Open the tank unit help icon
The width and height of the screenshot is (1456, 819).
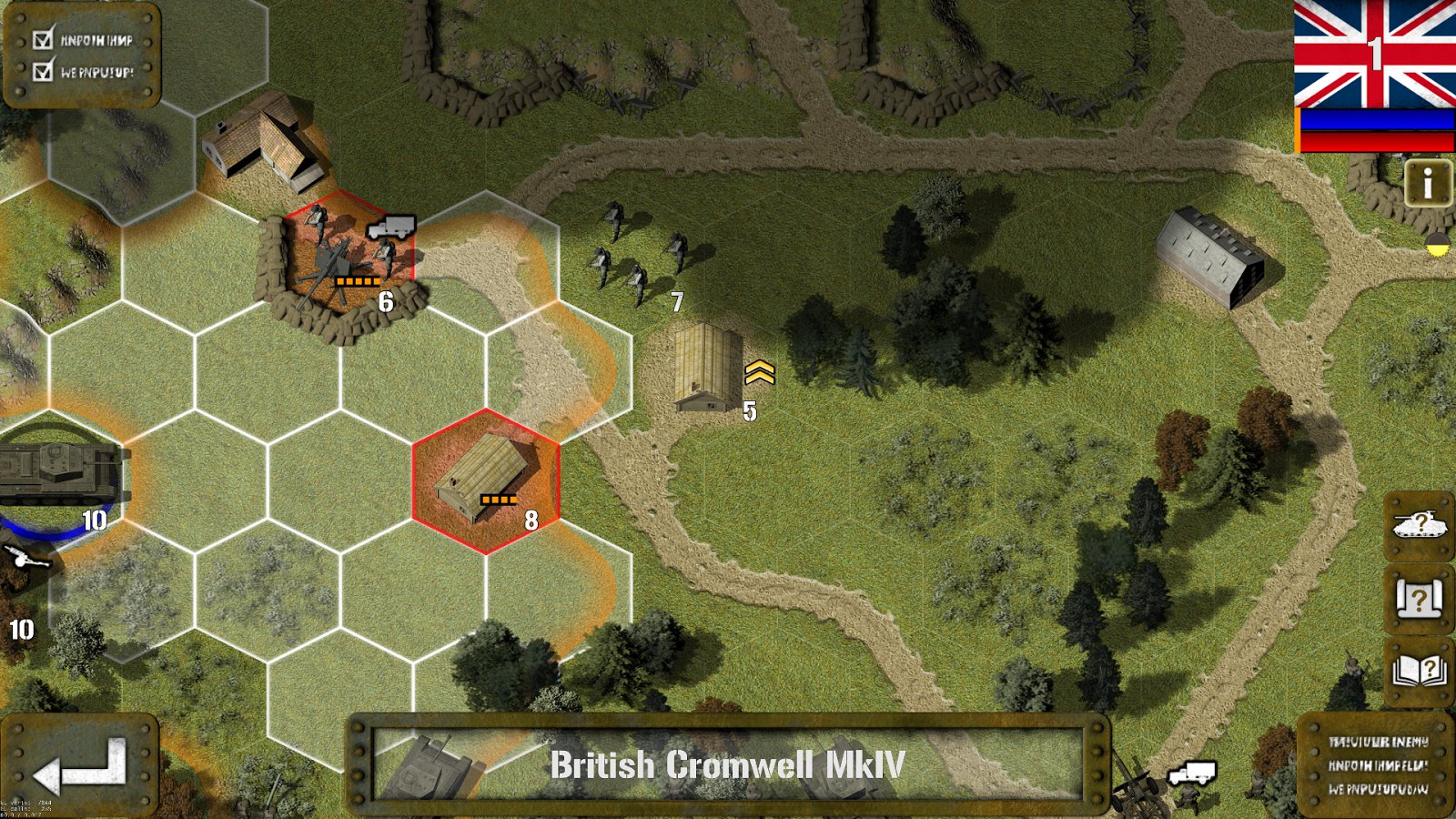tap(1418, 525)
